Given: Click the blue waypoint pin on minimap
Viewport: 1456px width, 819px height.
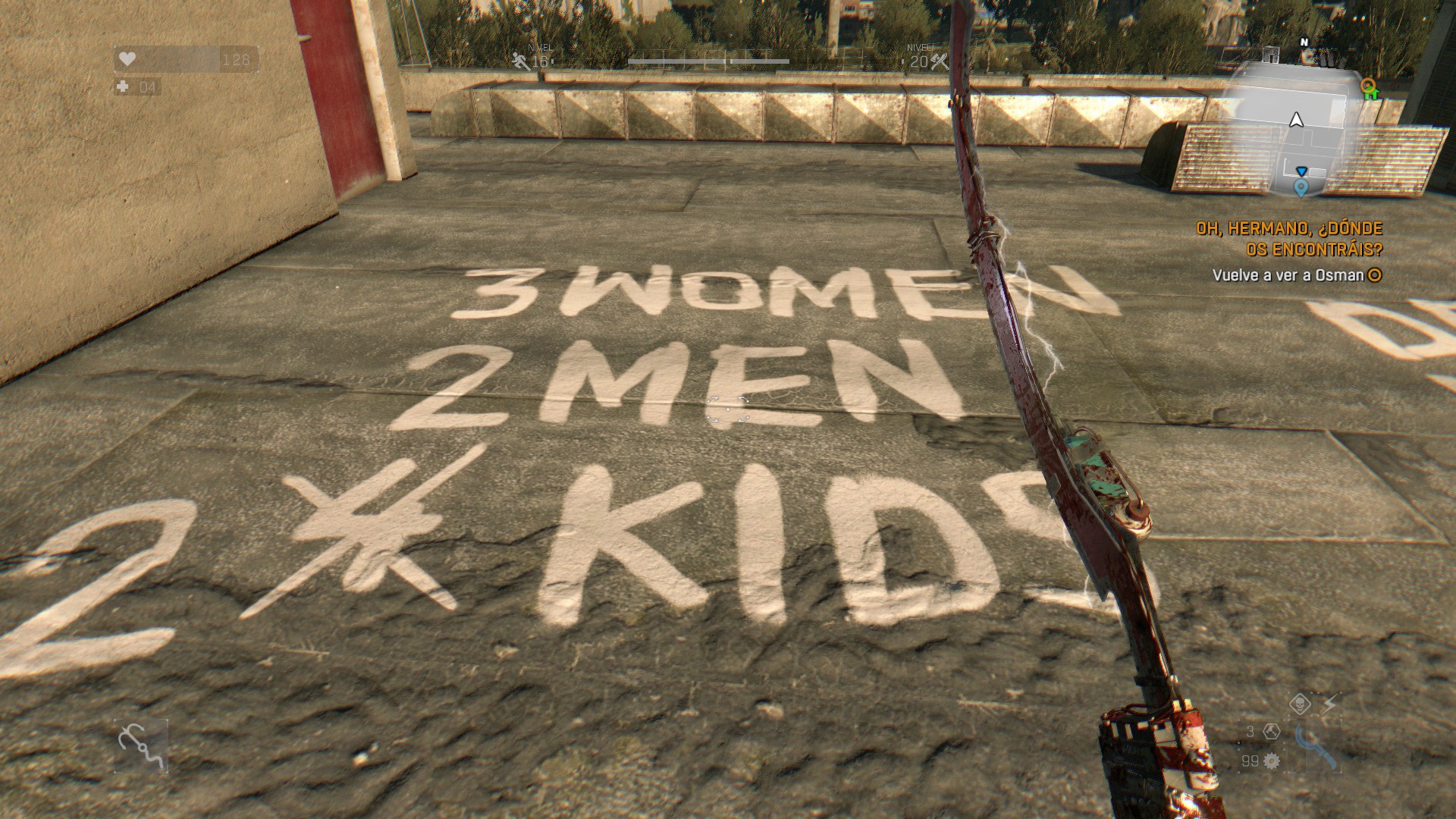Looking at the screenshot, I should [1301, 187].
